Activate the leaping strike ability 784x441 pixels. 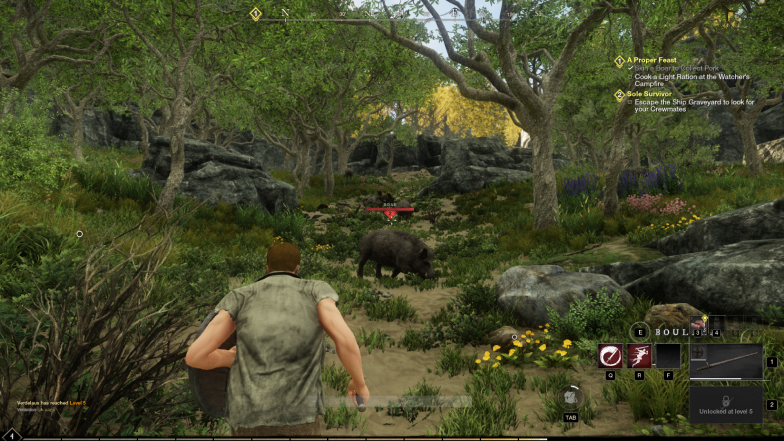(x=639, y=357)
